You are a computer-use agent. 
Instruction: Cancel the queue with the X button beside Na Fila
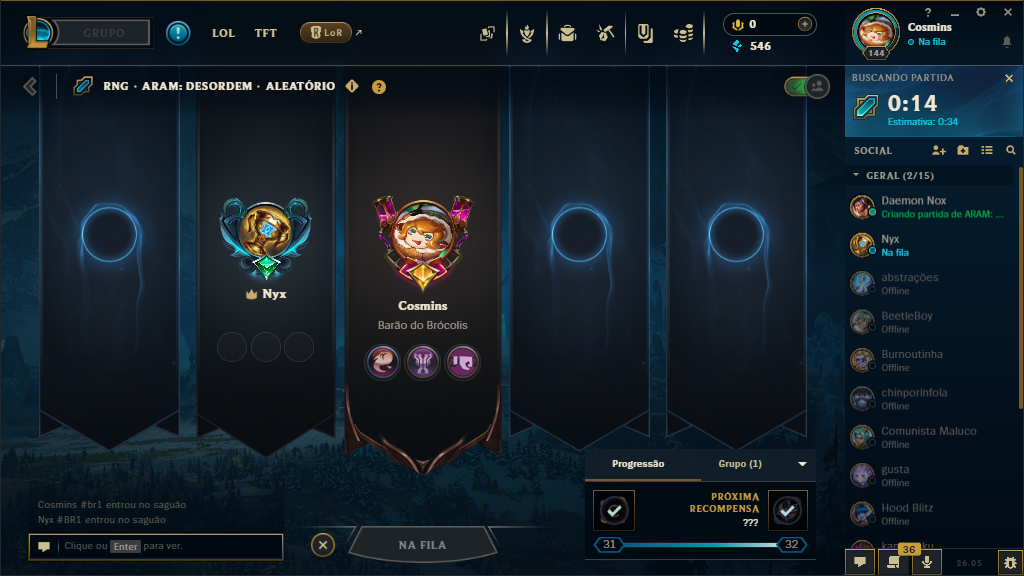tap(322, 545)
